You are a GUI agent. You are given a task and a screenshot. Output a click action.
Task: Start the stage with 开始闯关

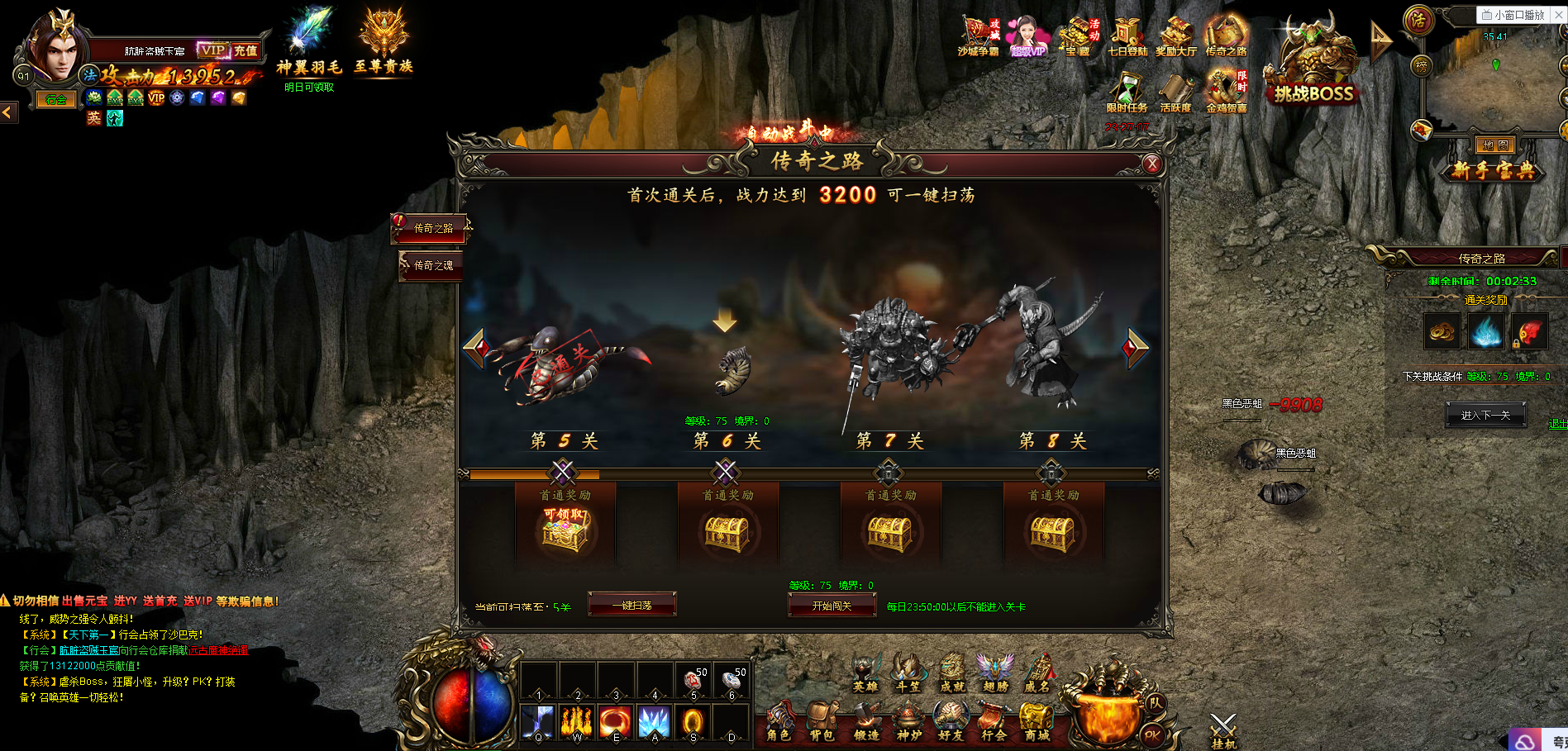coord(832,606)
